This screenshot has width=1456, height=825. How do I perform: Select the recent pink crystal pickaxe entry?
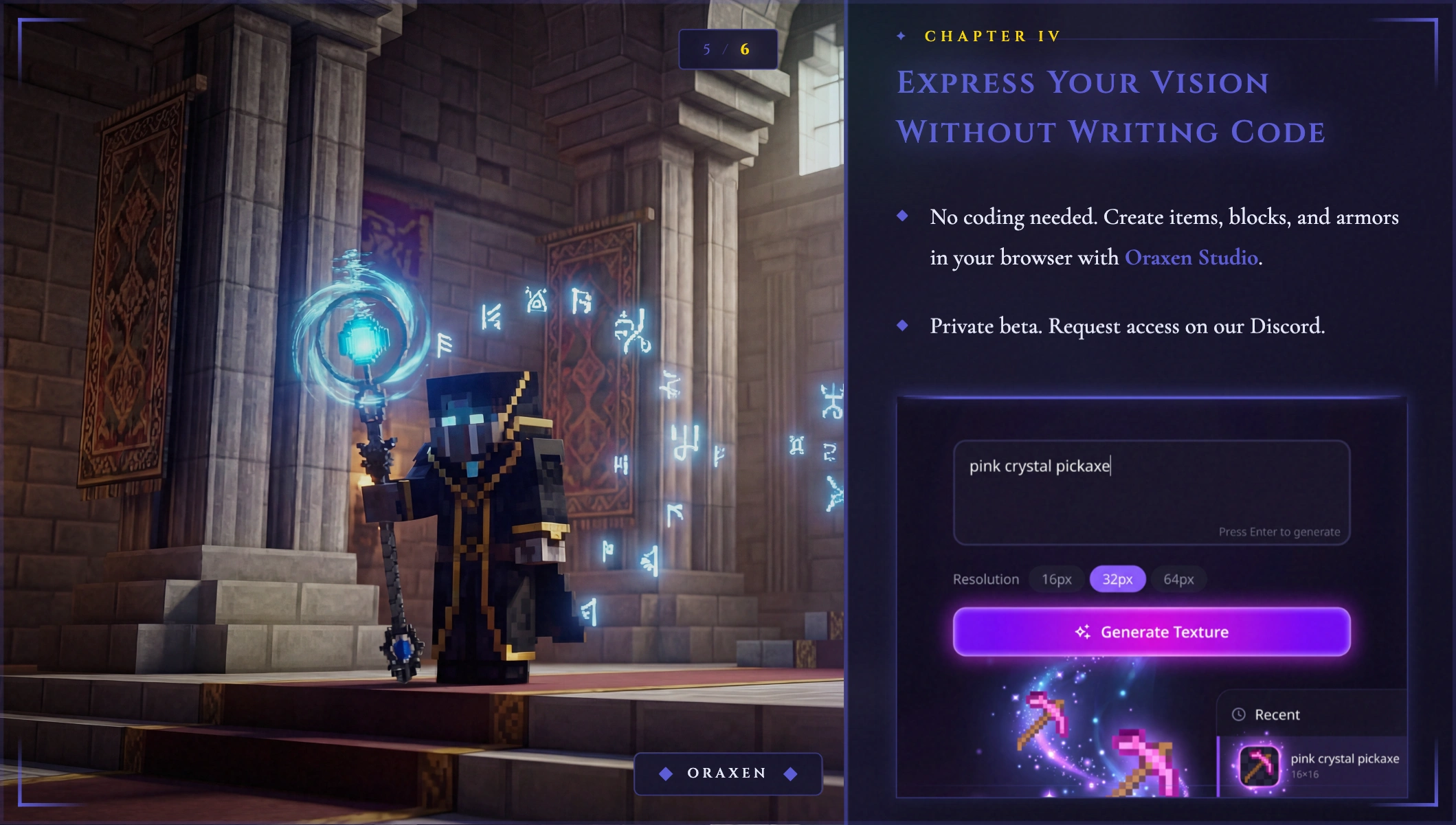[1318, 765]
